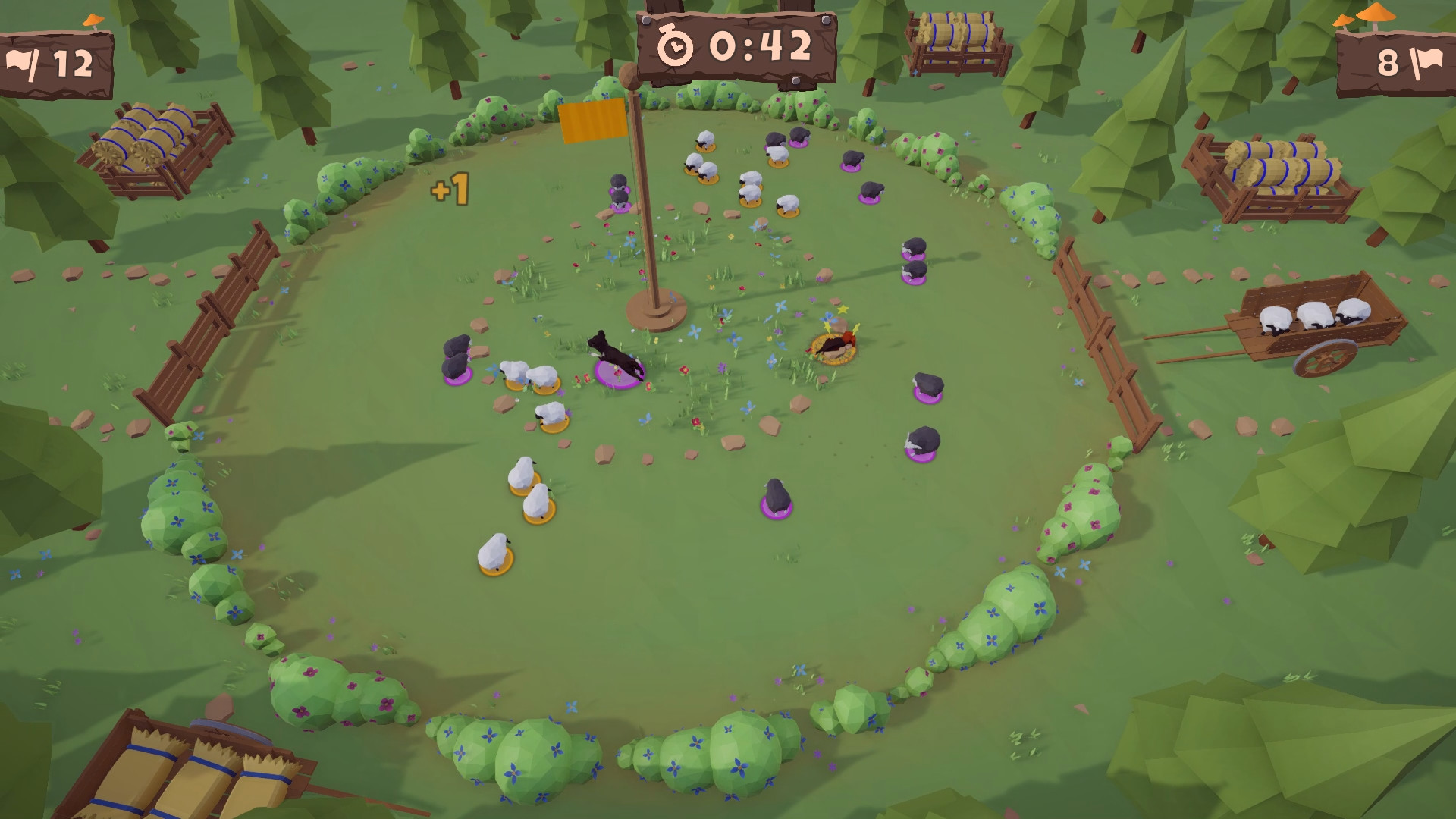Click the purple marker under the sheepdog
The width and height of the screenshot is (1456, 819).
[x=618, y=376]
